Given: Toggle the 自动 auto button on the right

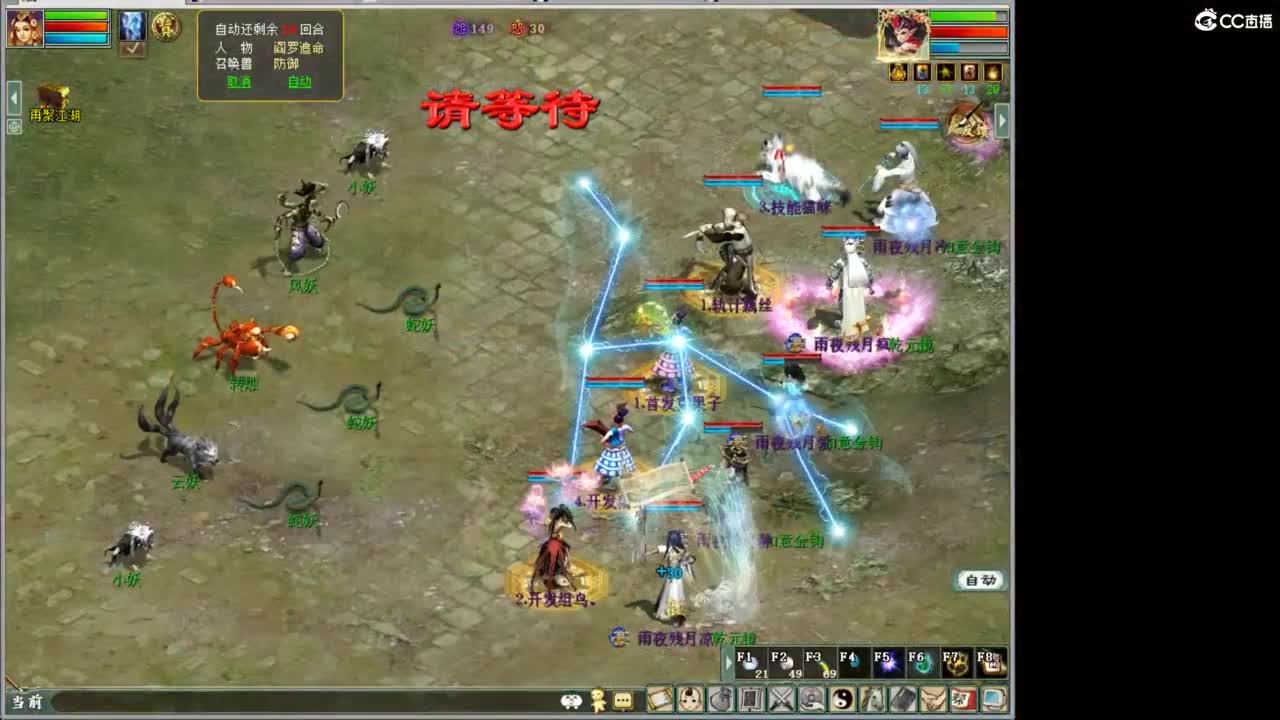Looking at the screenshot, I should click(x=981, y=579).
